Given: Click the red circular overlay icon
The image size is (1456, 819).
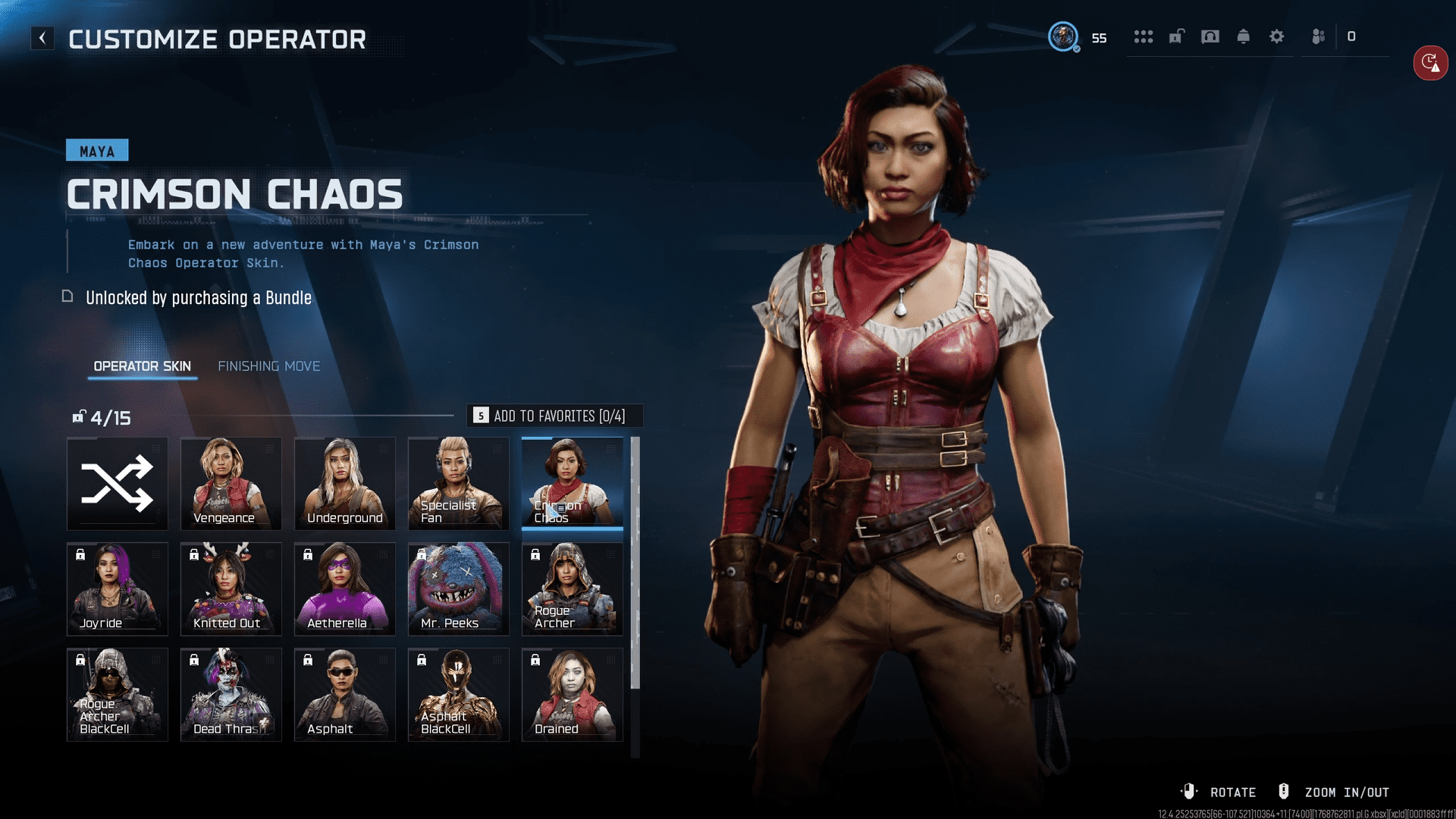Looking at the screenshot, I should tap(1430, 62).
